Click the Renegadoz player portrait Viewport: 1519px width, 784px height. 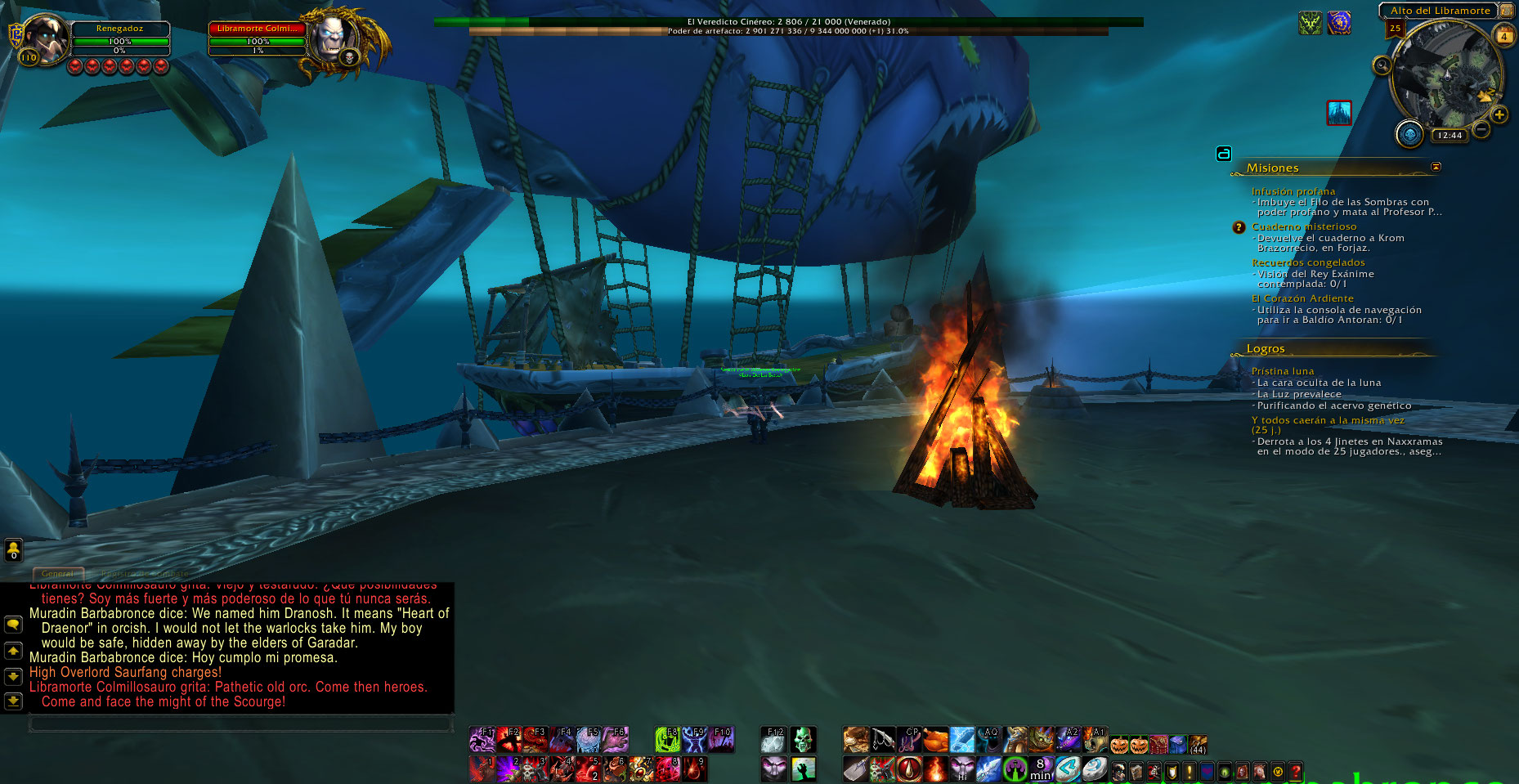(49, 38)
